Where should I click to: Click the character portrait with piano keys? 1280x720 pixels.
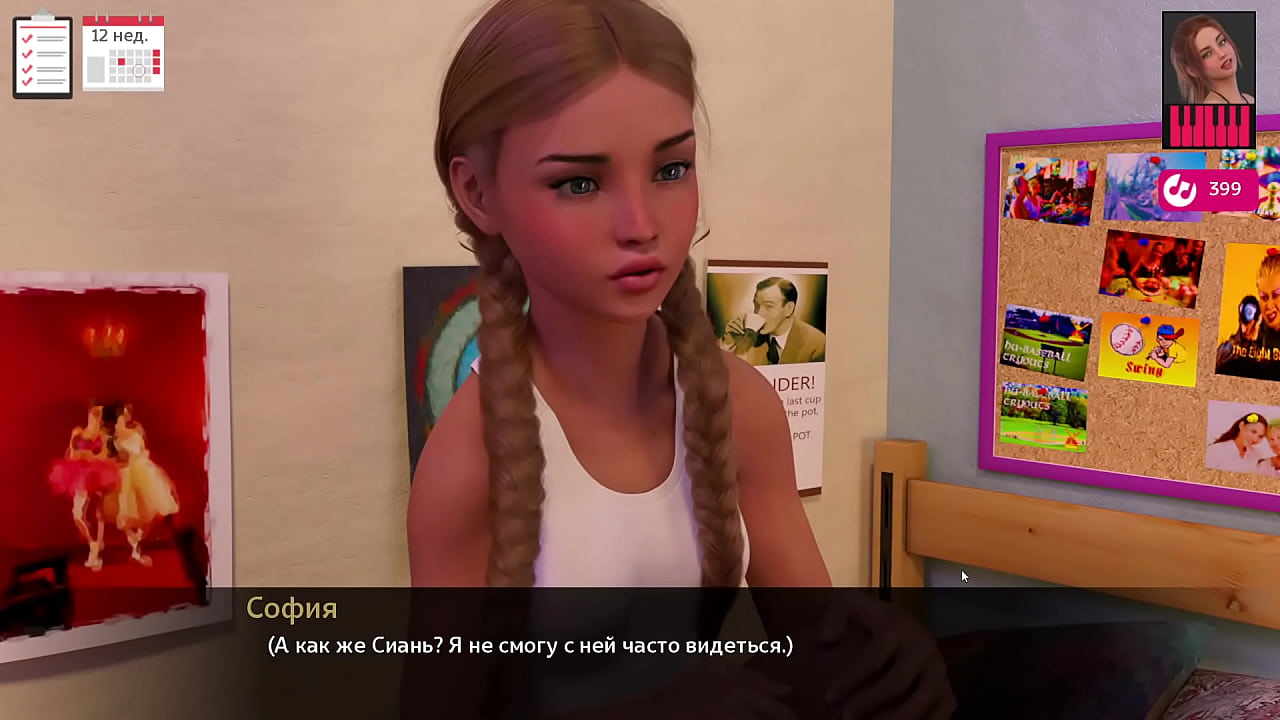coord(1208,80)
